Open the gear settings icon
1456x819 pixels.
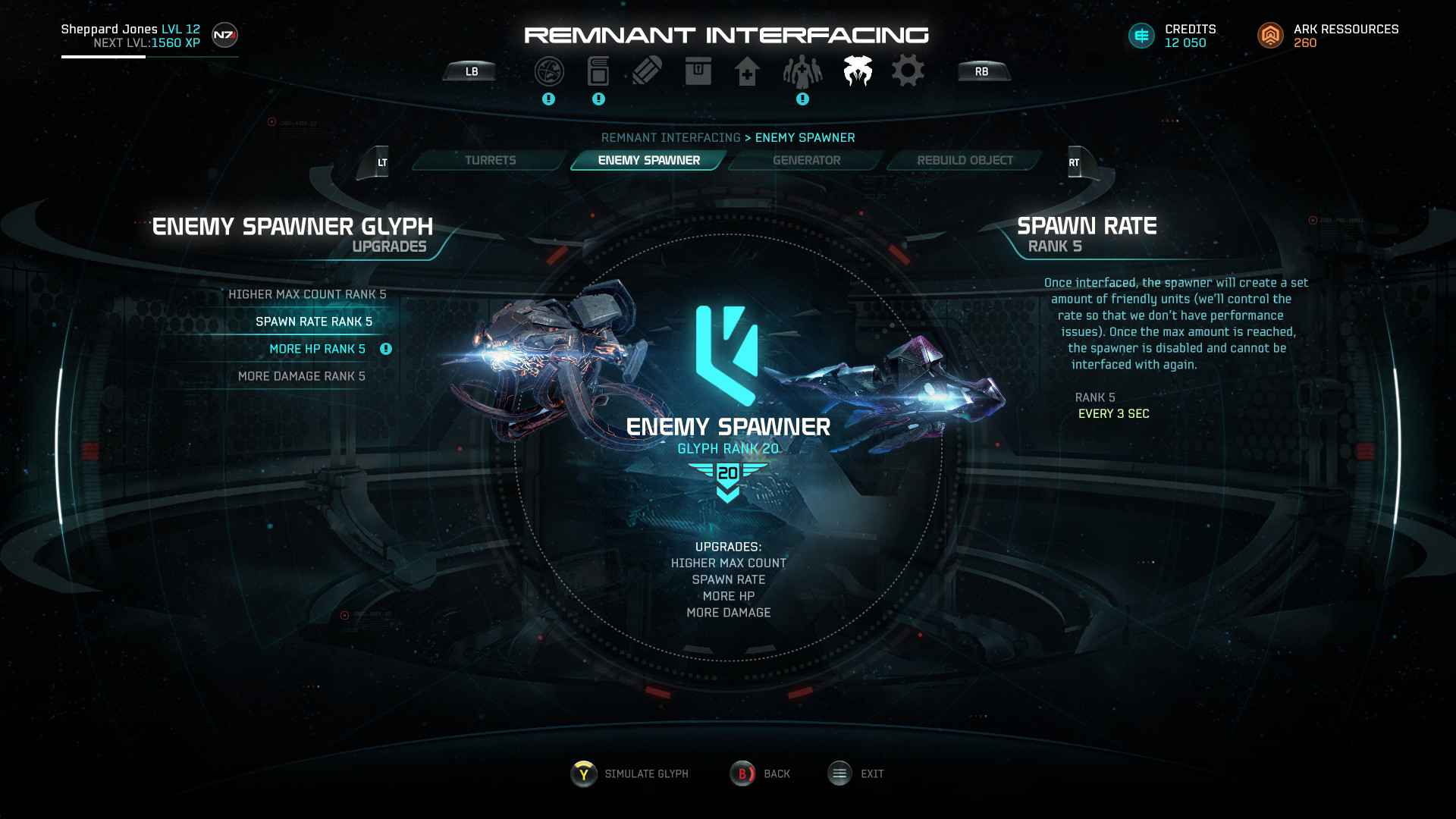(x=908, y=71)
